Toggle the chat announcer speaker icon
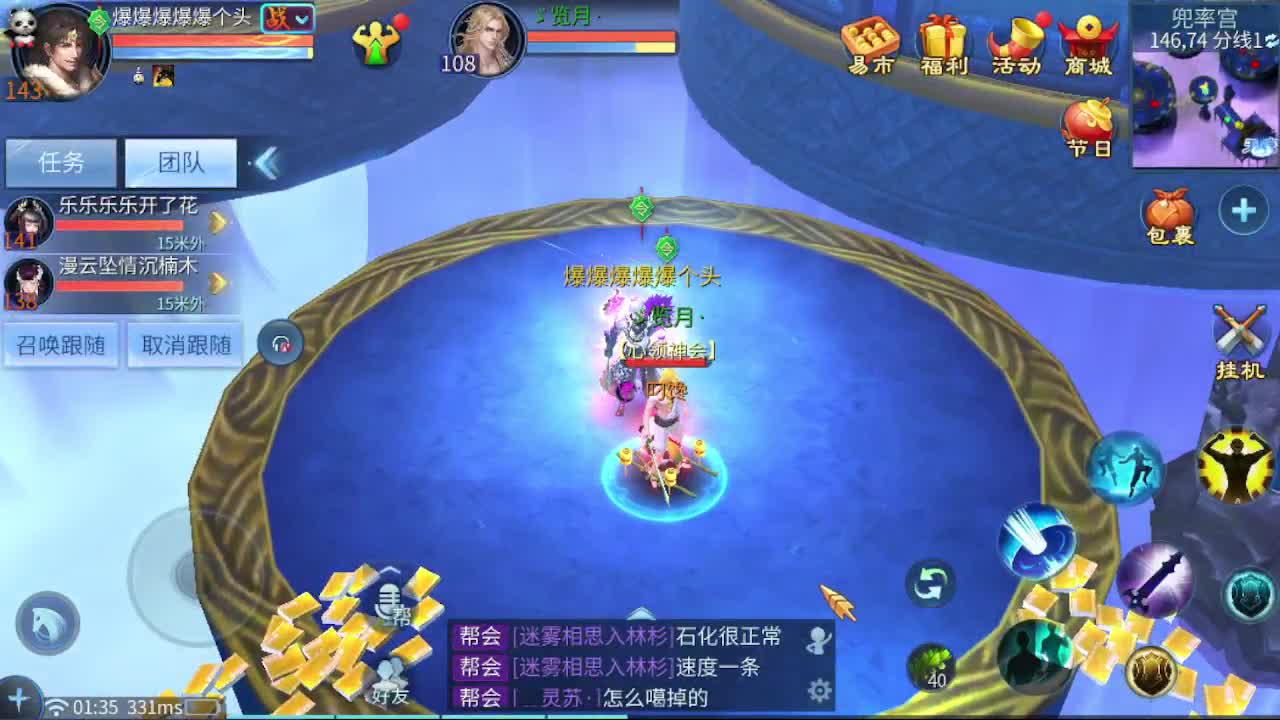Viewport: 1280px width, 720px height. point(820,635)
